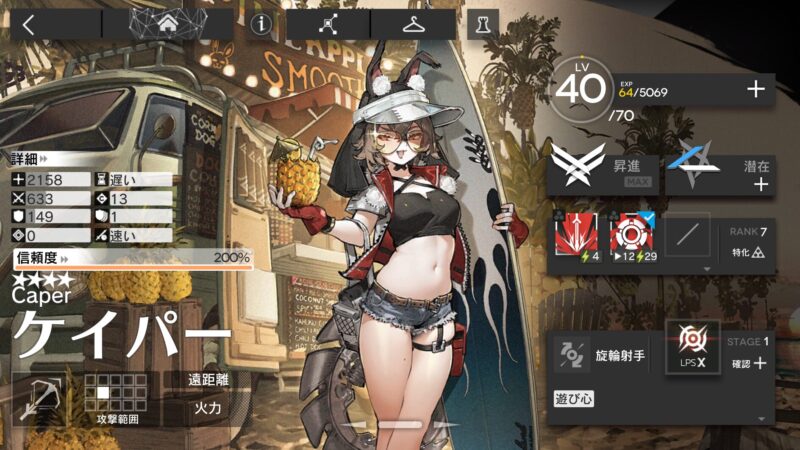Add EXP with the plus button
This screenshot has width=800, height=450.
(x=756, y=91)
